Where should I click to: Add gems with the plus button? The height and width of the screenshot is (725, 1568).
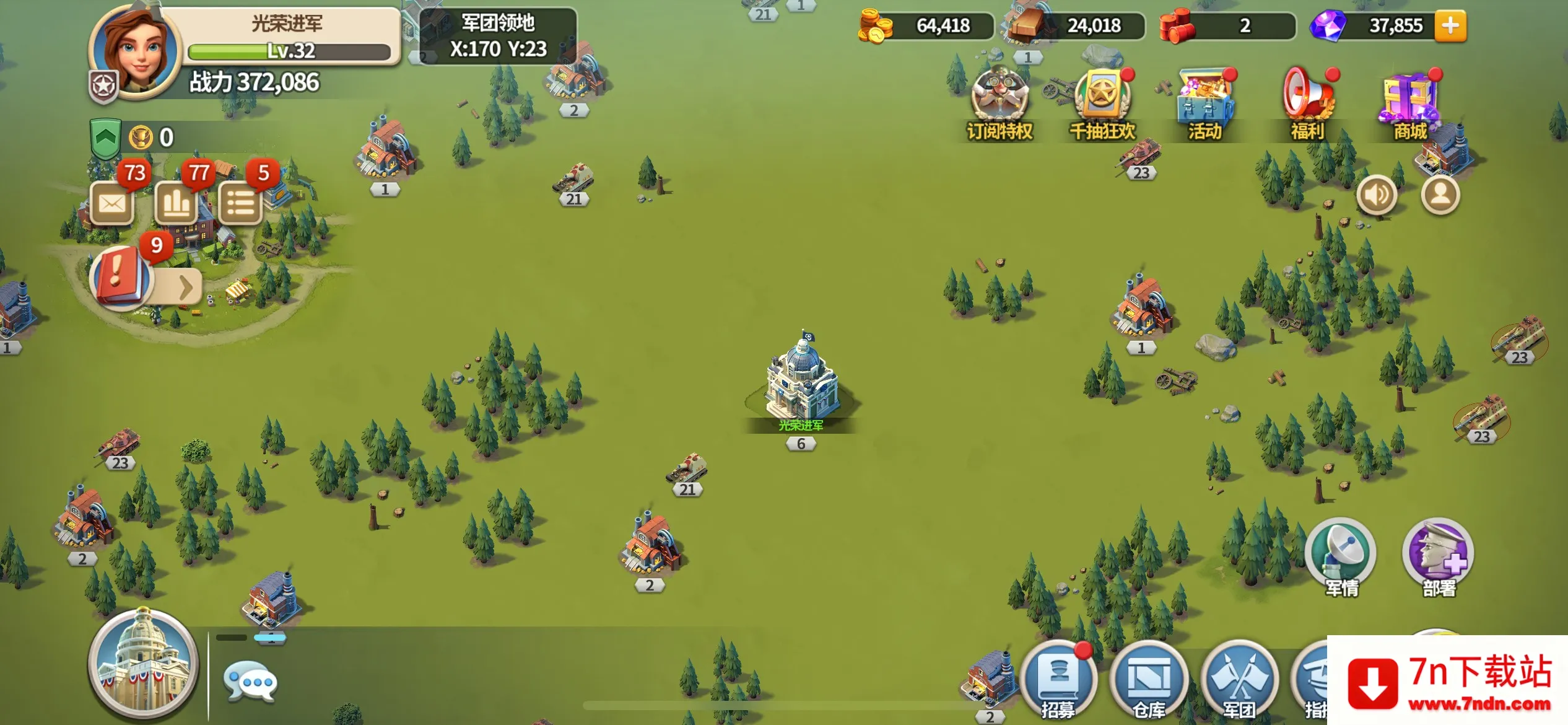1450,26
